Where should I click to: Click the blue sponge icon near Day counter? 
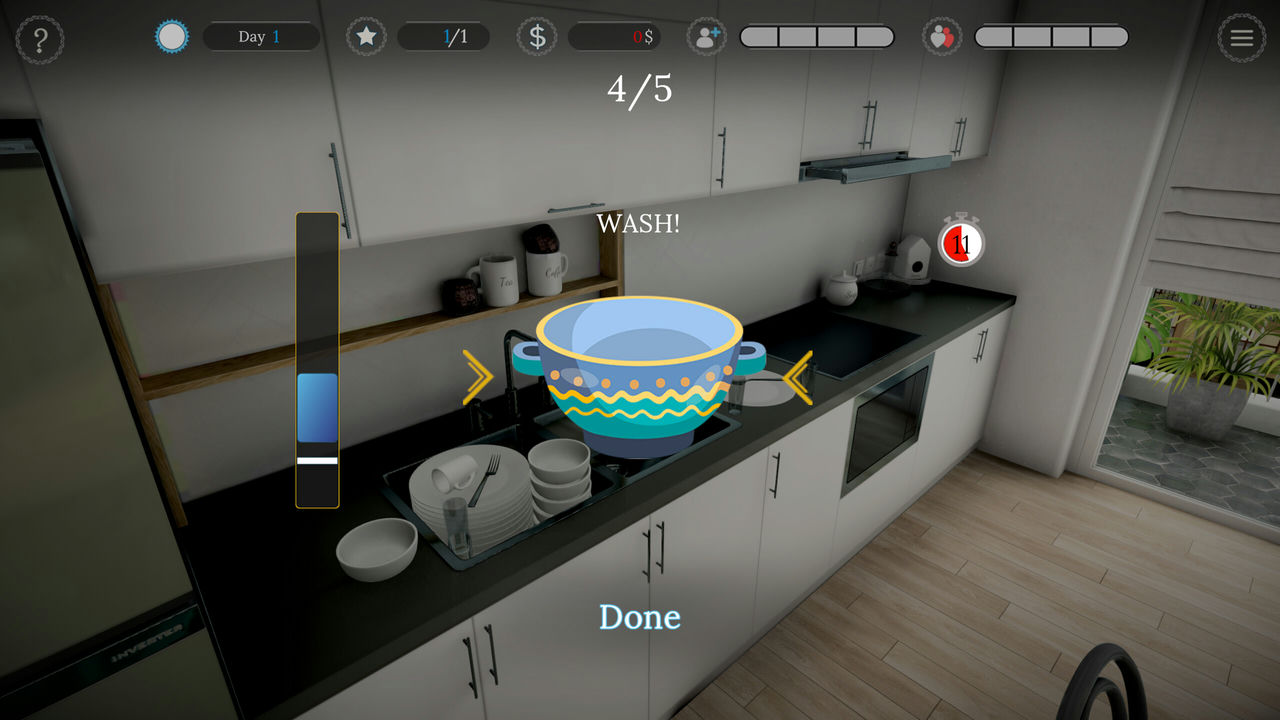170,36
